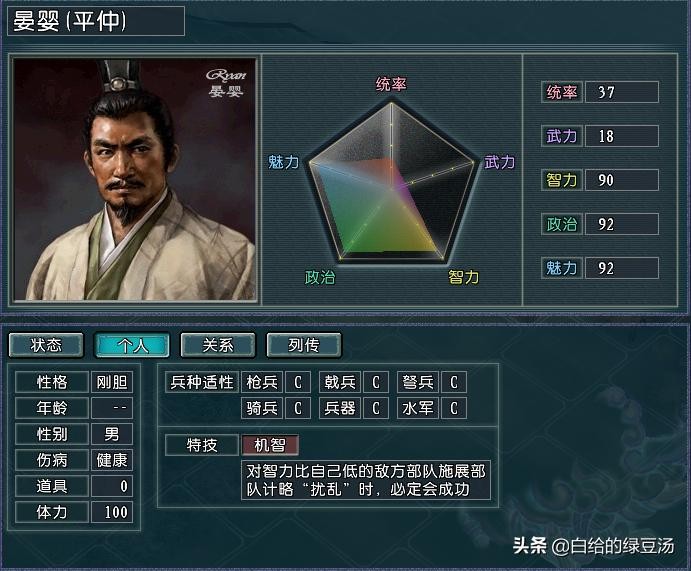The height and width of the screenshot is (571, 691).
Task: Switch to the 状态 tab
Action: pos(46,345)
